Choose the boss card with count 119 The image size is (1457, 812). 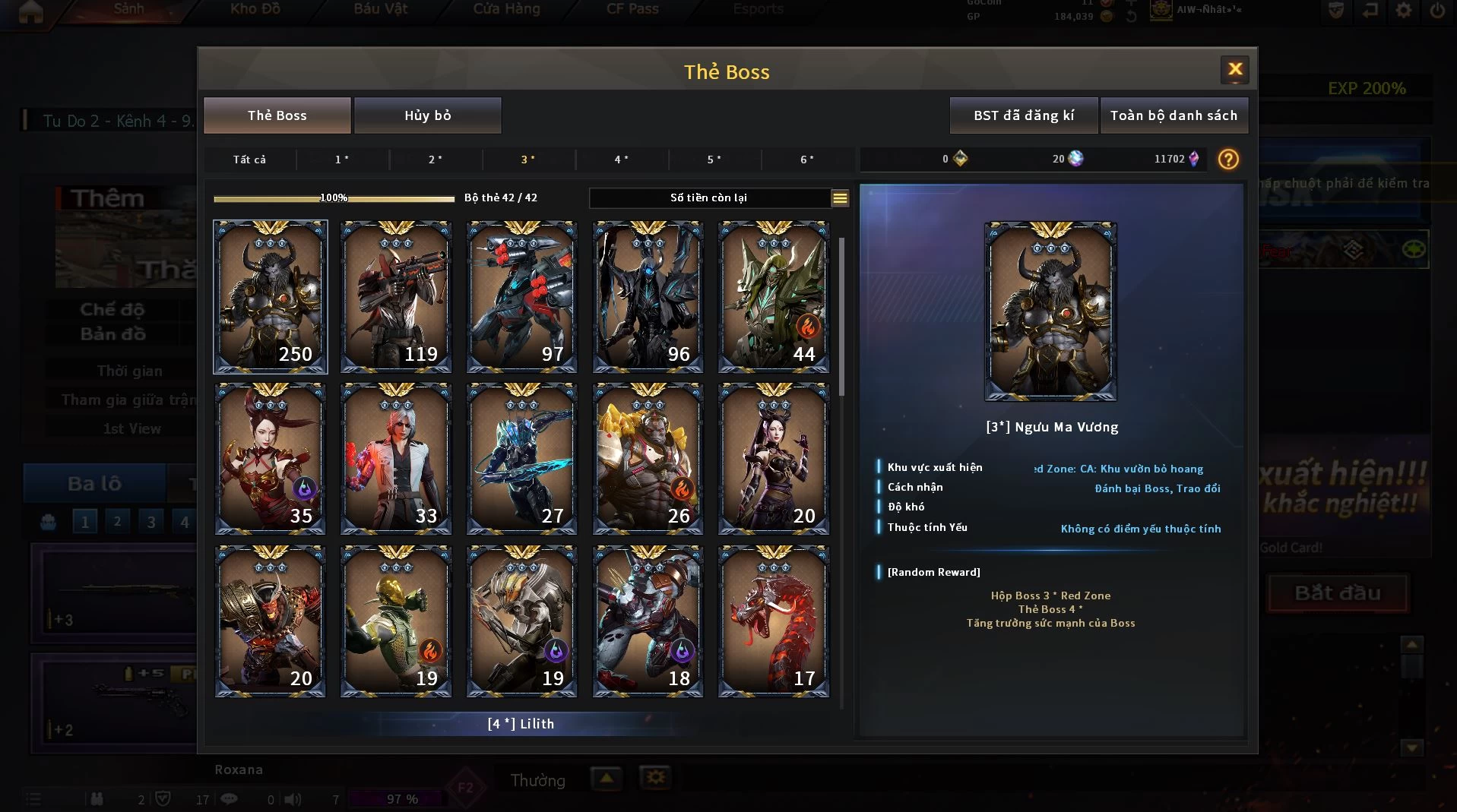[x=396, y=297]
